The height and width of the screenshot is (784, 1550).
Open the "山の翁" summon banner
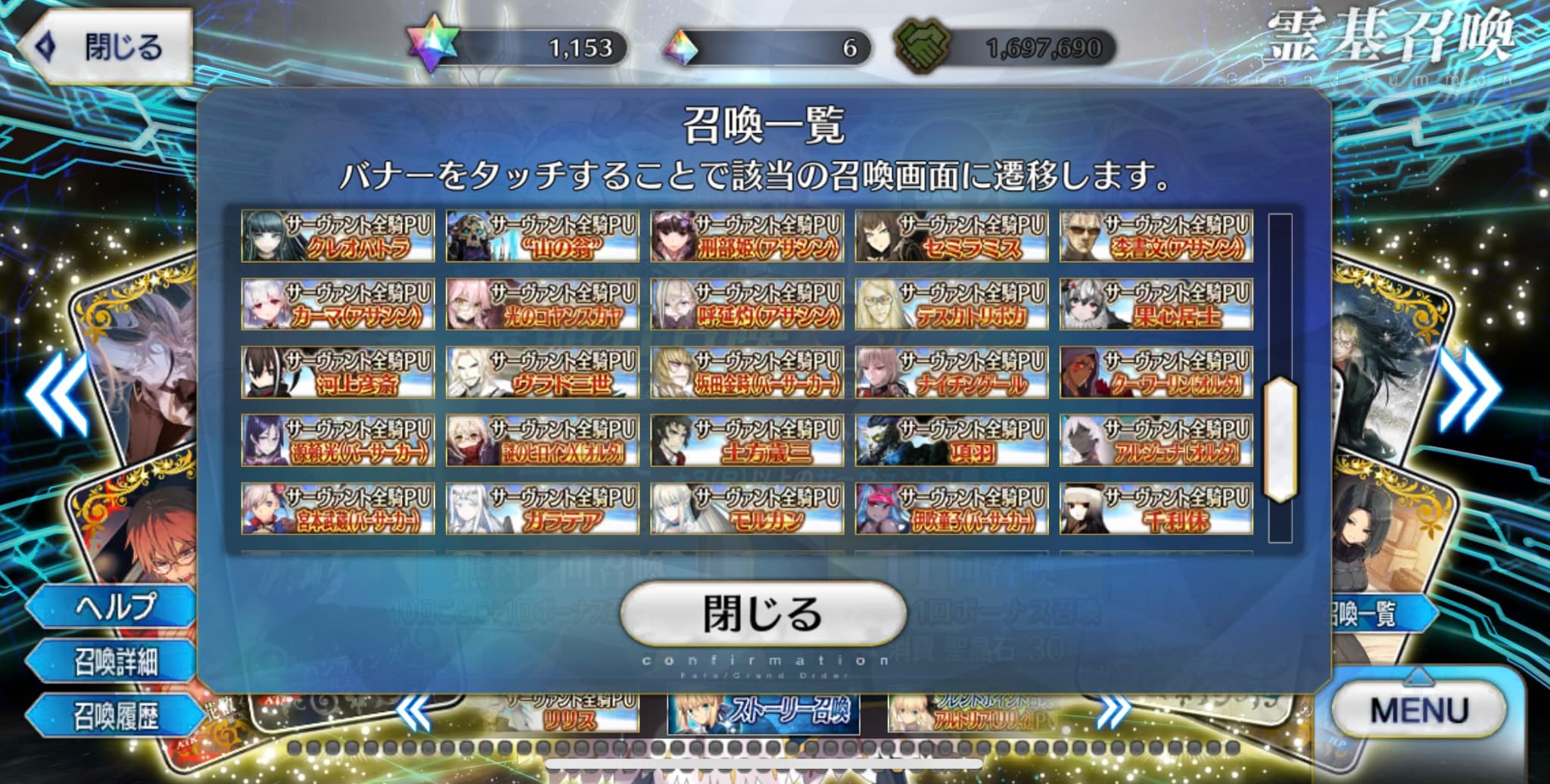click(542, 236)
